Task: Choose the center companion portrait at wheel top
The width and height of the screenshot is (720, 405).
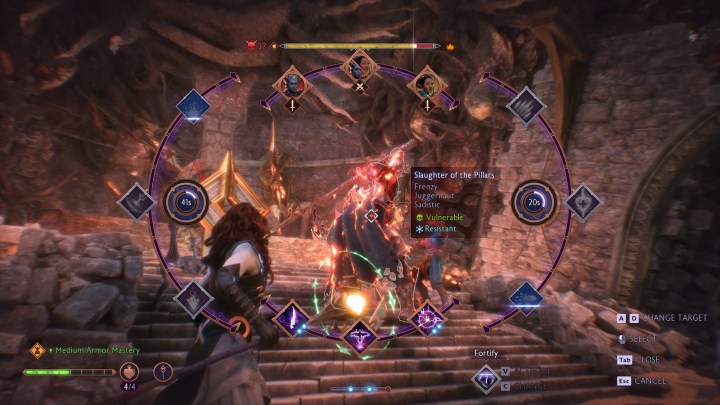Action: pos(359,67)
